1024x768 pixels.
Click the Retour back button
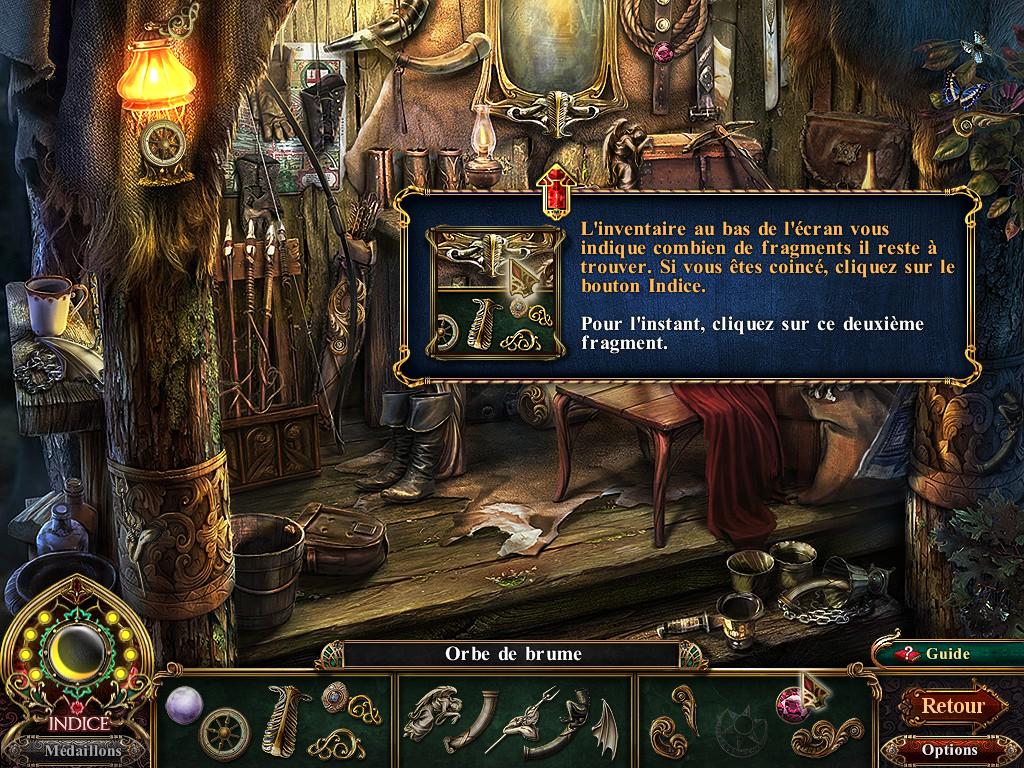tap(951, 705)
